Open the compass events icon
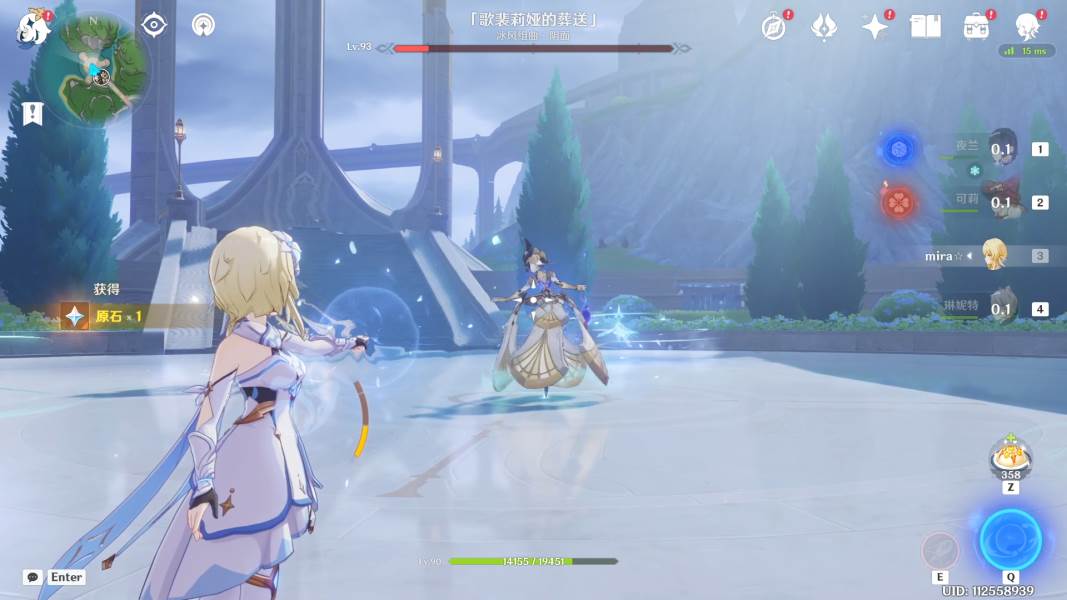 773,27
